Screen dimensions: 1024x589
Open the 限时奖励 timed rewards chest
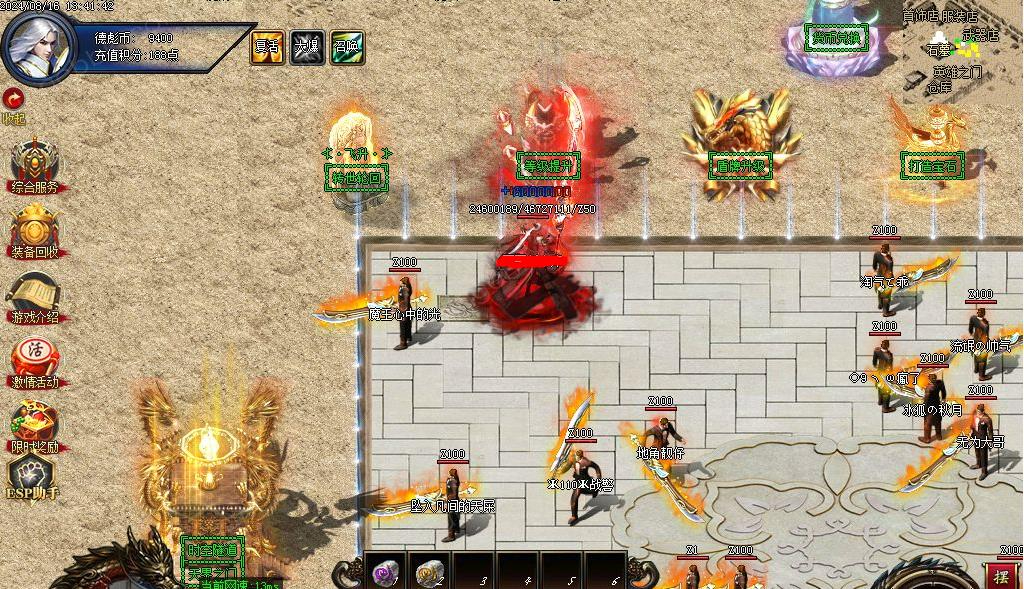click(35, 424)
